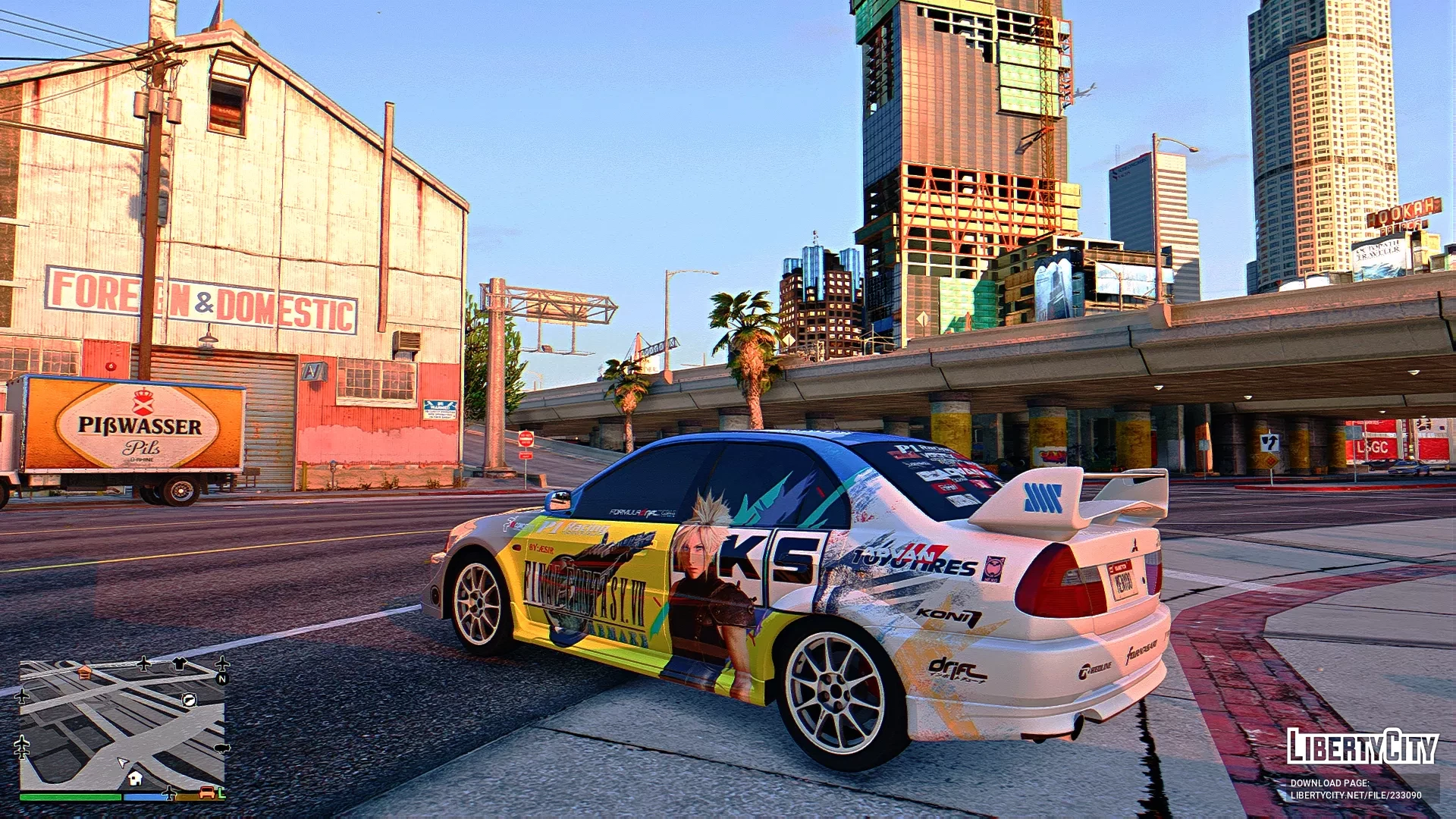Select the clothing store shirt marker
The width and height of the screenshot is (1456, 819).
tap(179, 664)
